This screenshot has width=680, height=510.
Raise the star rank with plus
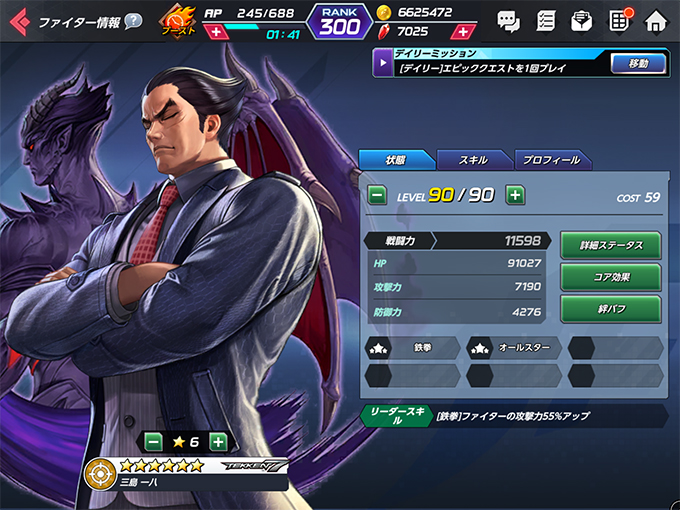click(x=218, y=441)
